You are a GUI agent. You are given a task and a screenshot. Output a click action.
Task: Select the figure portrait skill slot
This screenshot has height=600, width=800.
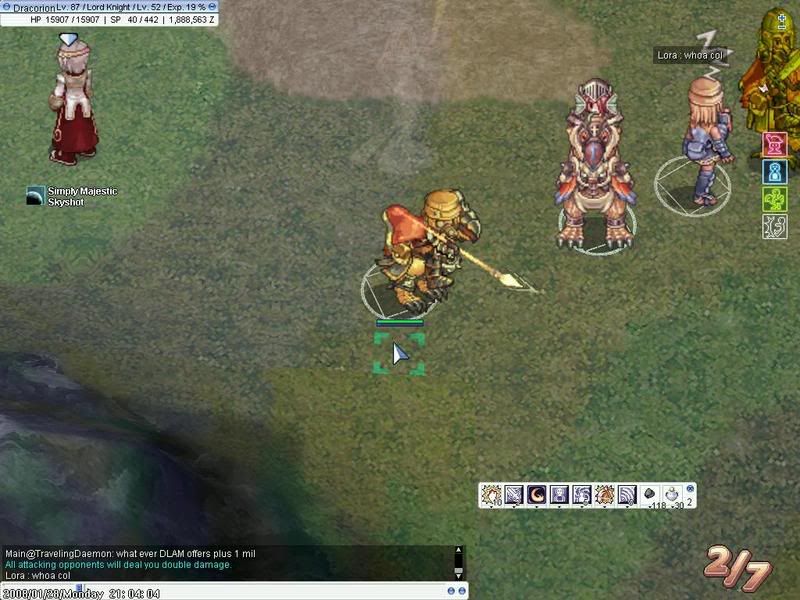[558, 494]
